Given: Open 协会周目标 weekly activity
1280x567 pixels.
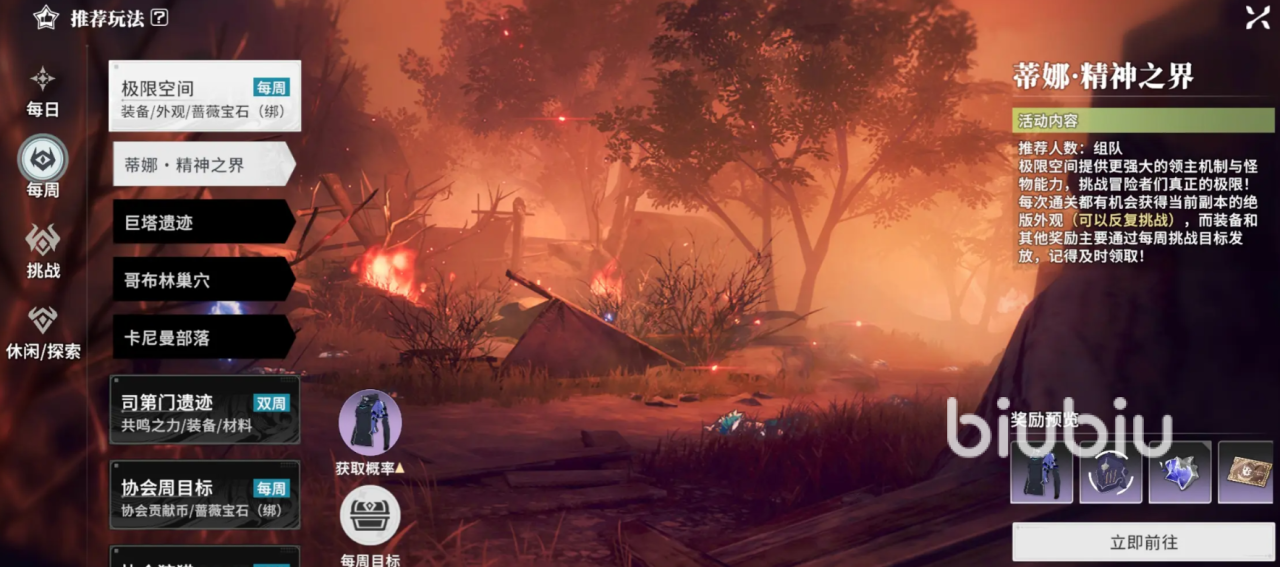Looking at the screenshot, I should (204, 495).
